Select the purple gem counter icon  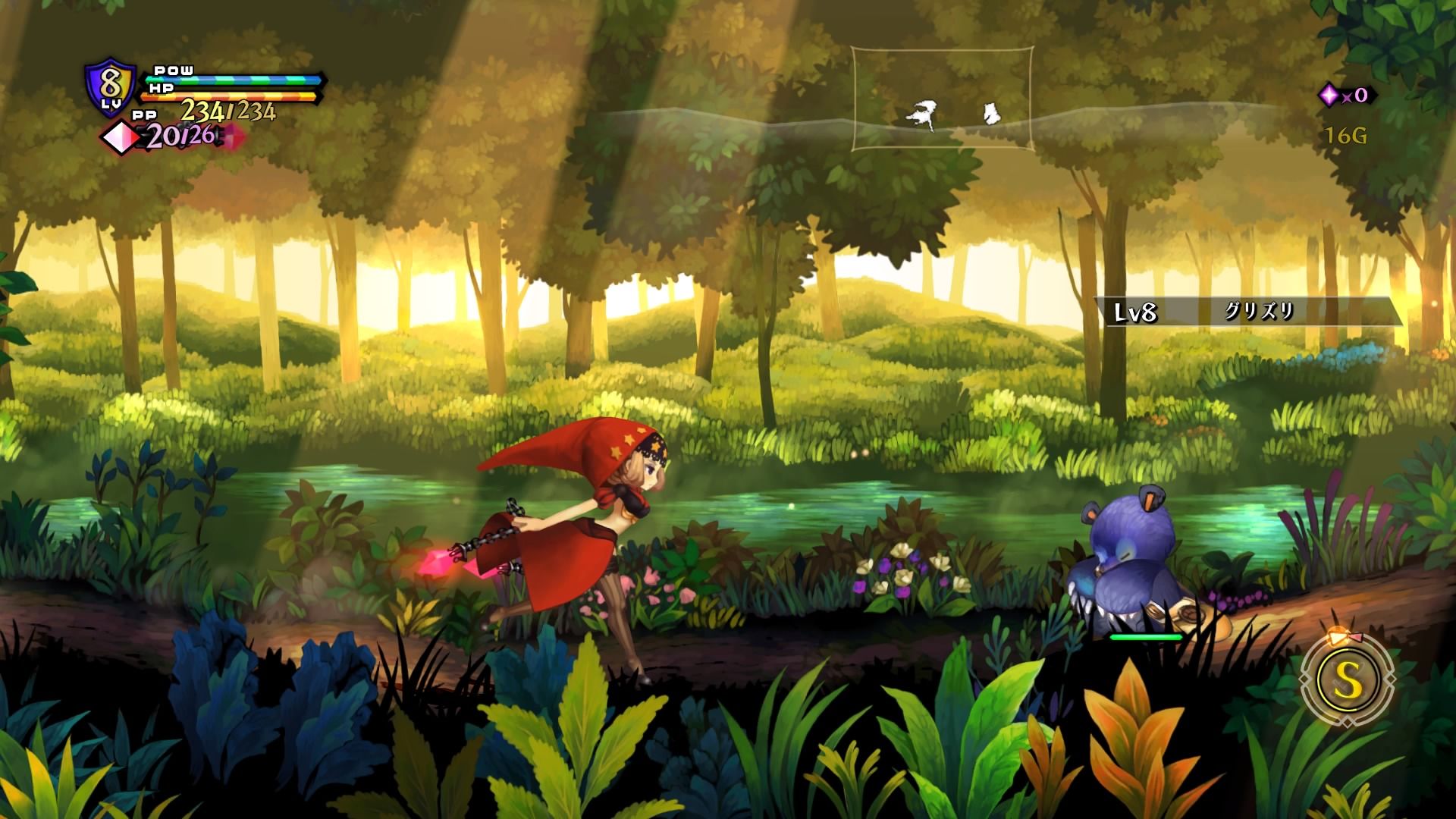tap(1329, 95)
